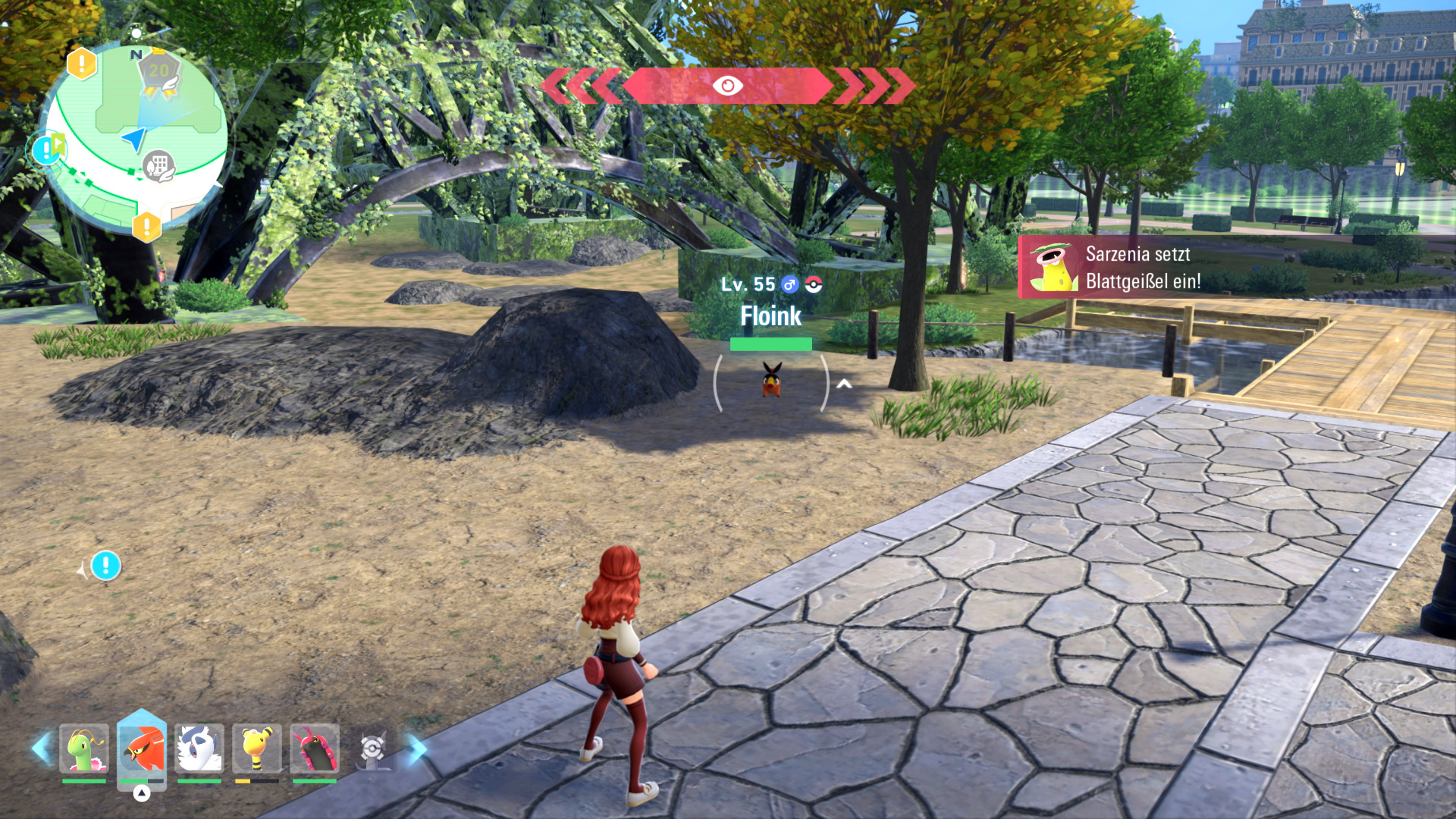1456x819 pixels.
Task: Click the red eye alert banner
Action: [x=727, y=86]
